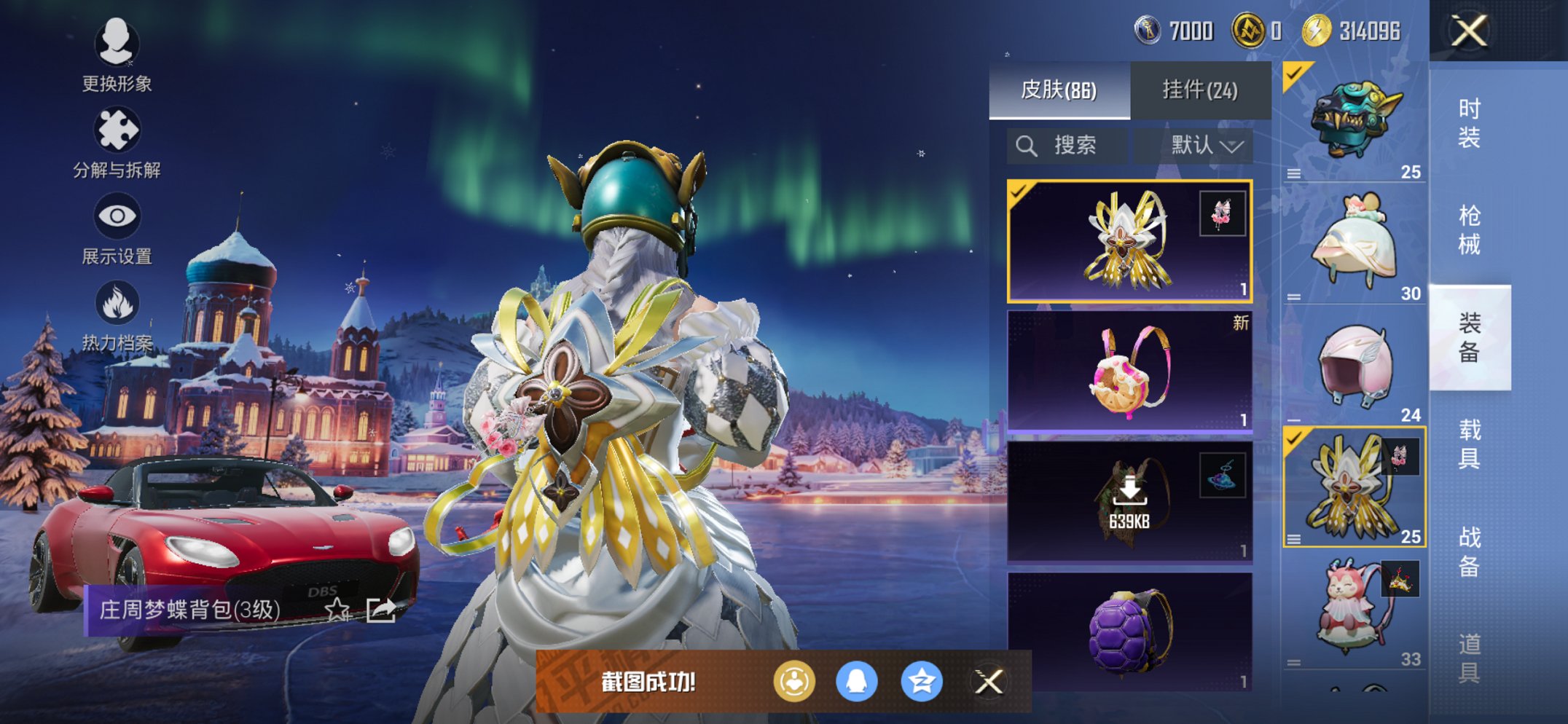
Task: Switch to the 载具 vehicles category
Action: click(1469, 444)
